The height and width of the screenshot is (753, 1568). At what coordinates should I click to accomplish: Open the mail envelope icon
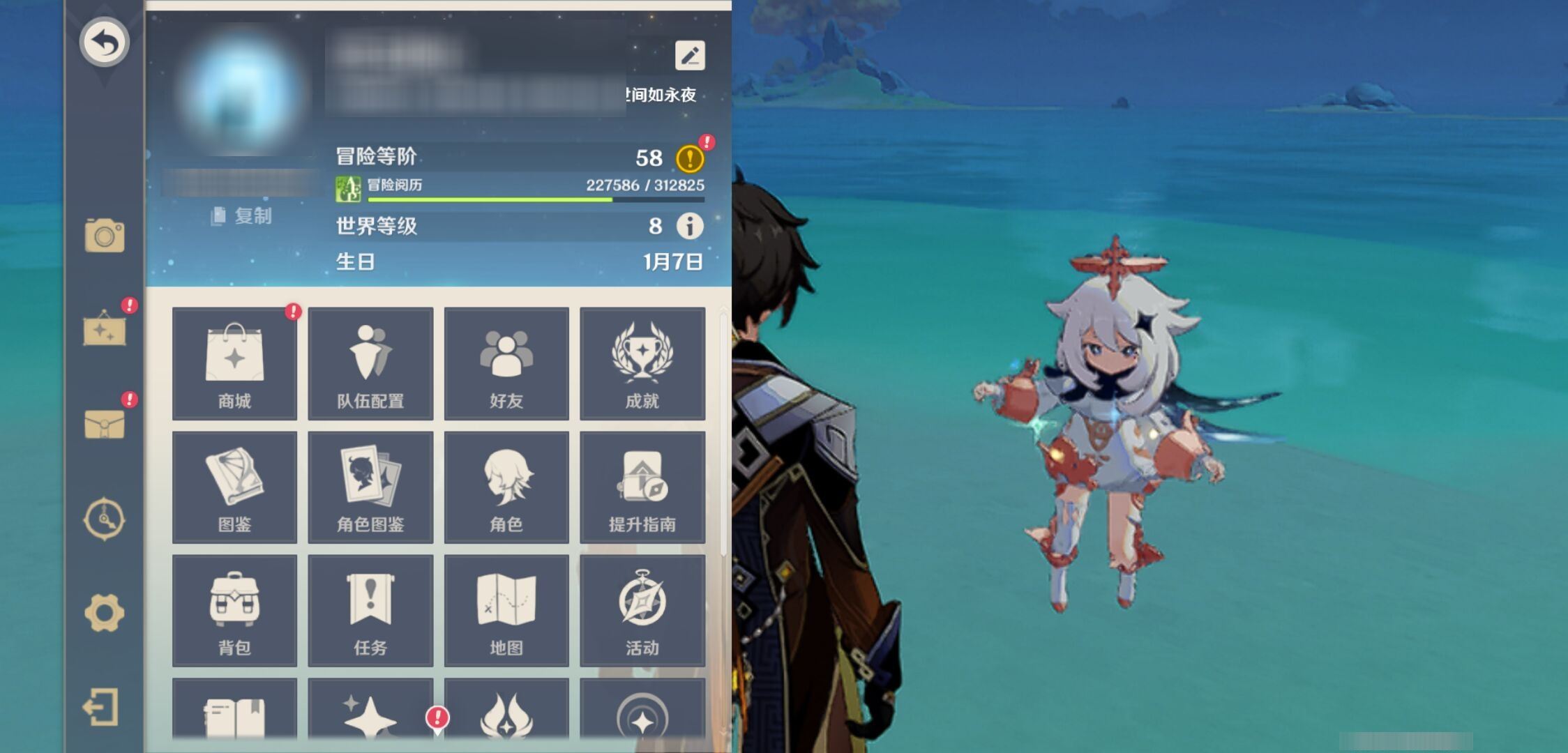point(105,423)
